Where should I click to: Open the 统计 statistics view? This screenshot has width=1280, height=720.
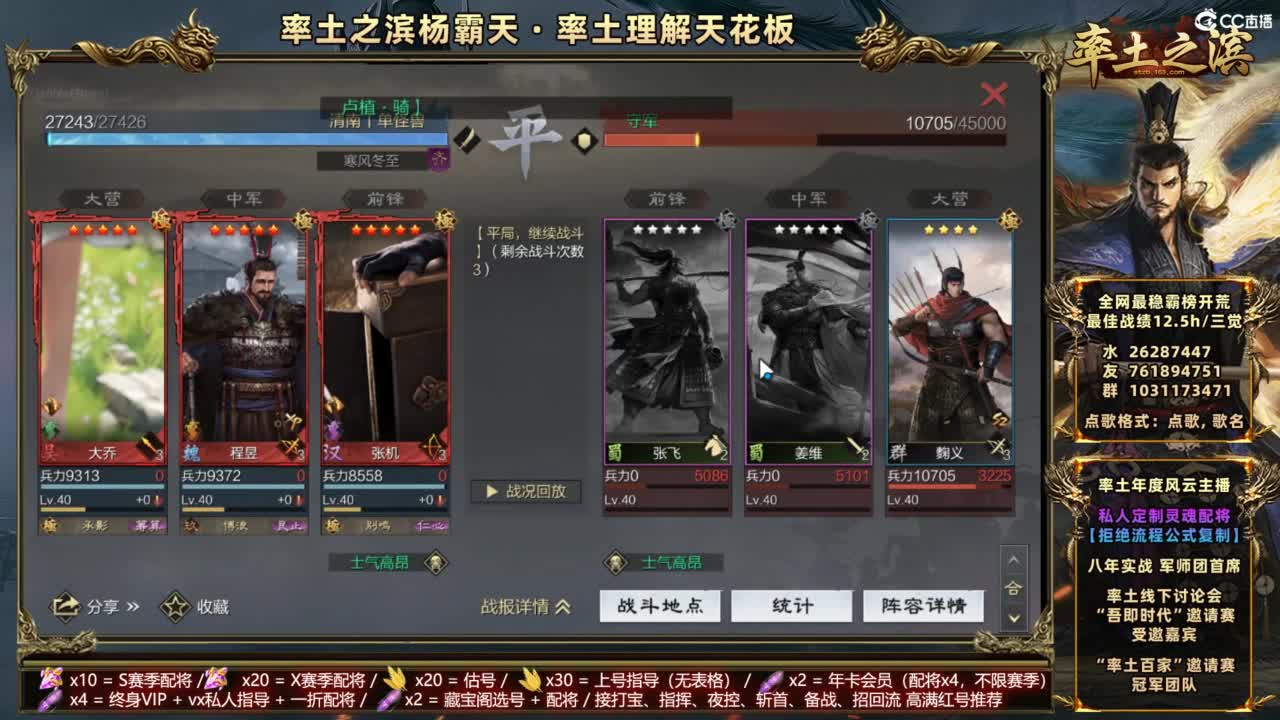point(794,606)
